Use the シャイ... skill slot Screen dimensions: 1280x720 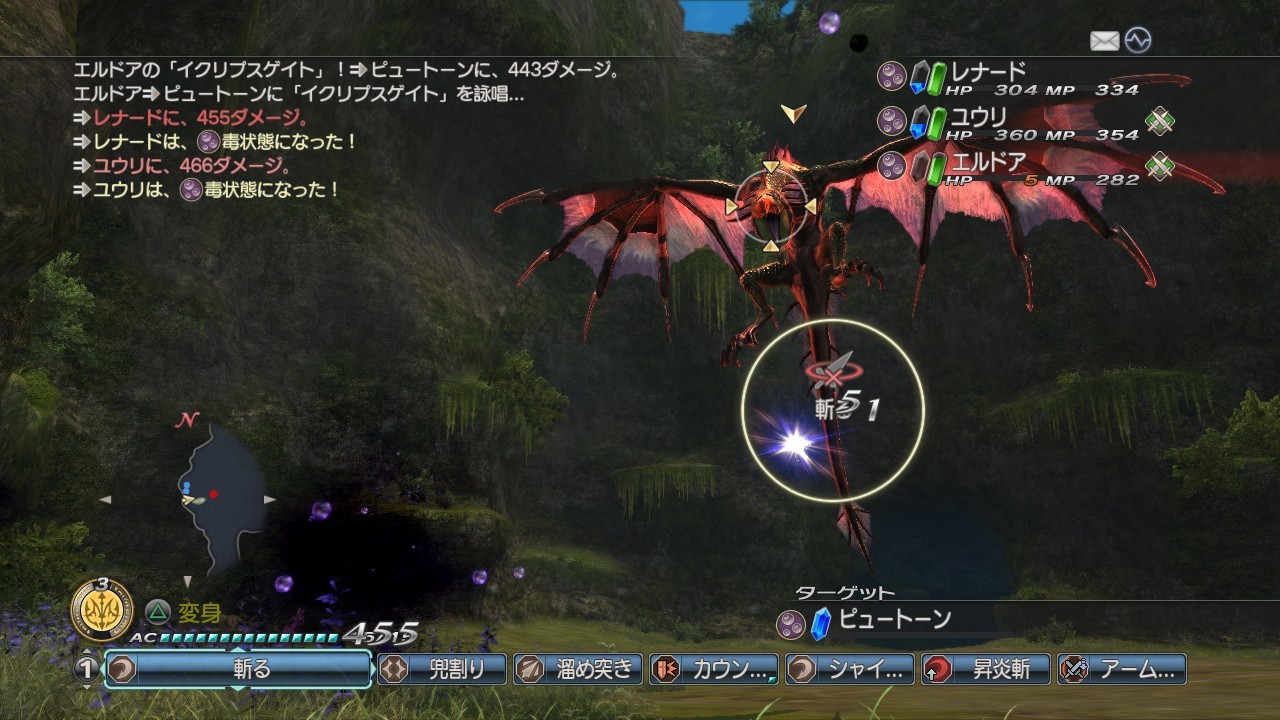pyautogui.click(x=850, y=669)
